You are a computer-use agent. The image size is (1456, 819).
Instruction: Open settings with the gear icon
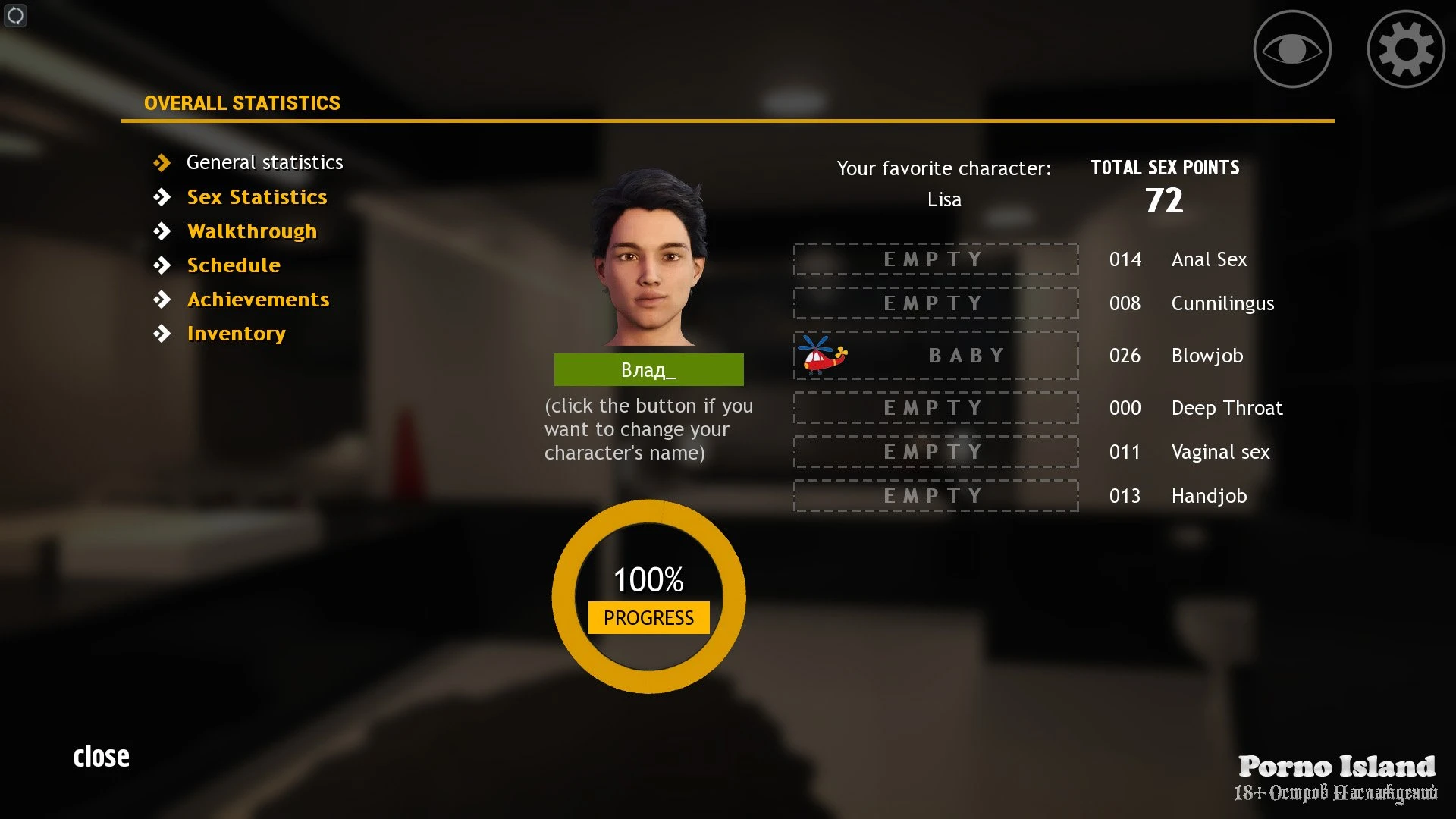coord(1405,49)
